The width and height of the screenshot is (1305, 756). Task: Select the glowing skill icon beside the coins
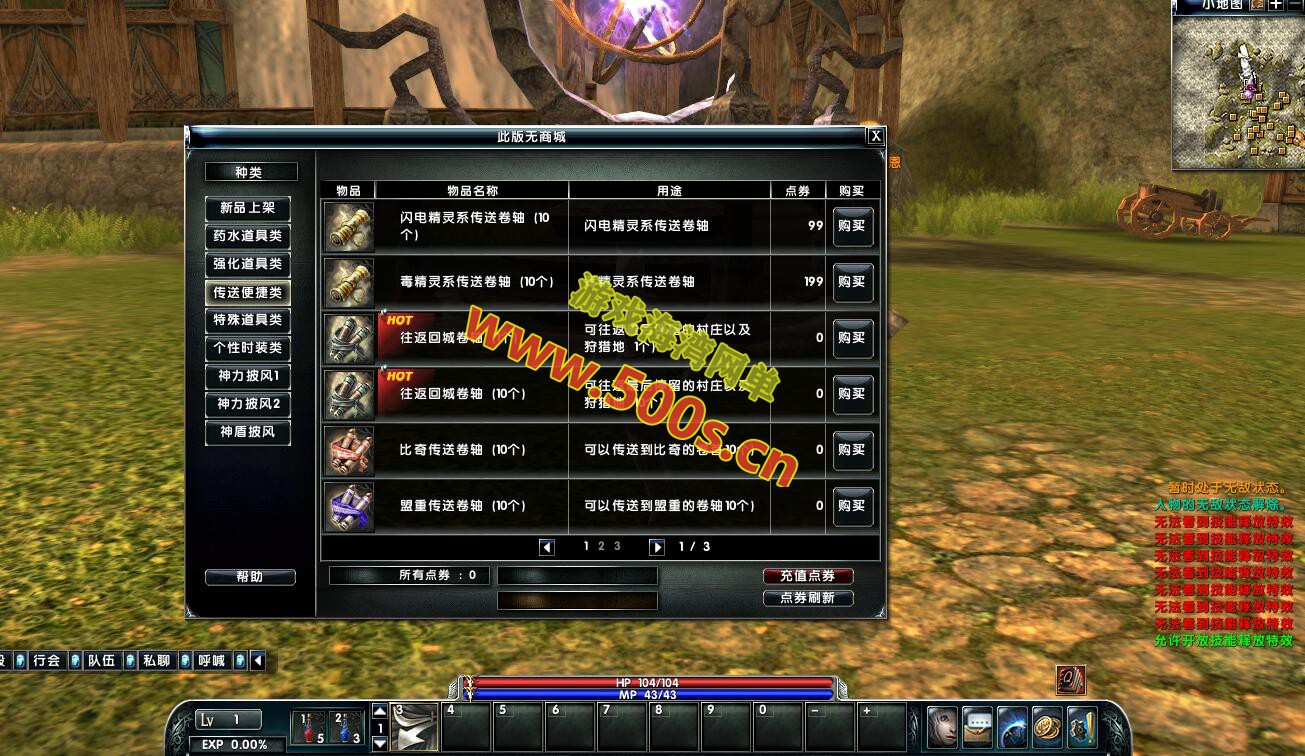(1013, 728)
